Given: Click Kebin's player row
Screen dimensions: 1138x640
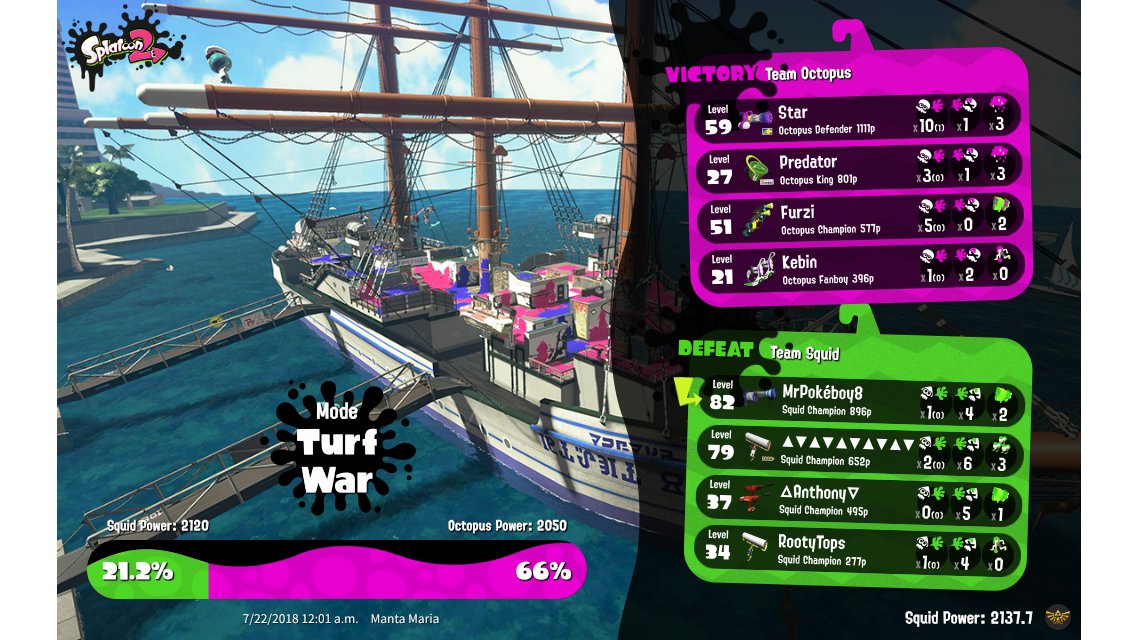Looking at the screenshot, I should (x=860, y=268).
